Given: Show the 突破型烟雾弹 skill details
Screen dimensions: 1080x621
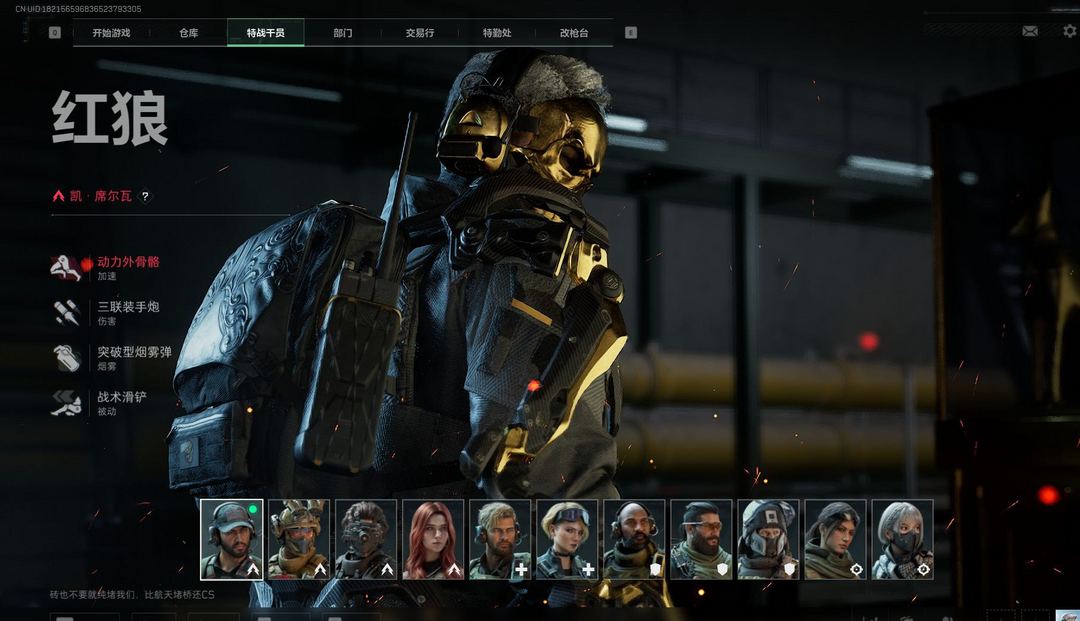Looking at the screenshot, I should pos(134,352).
